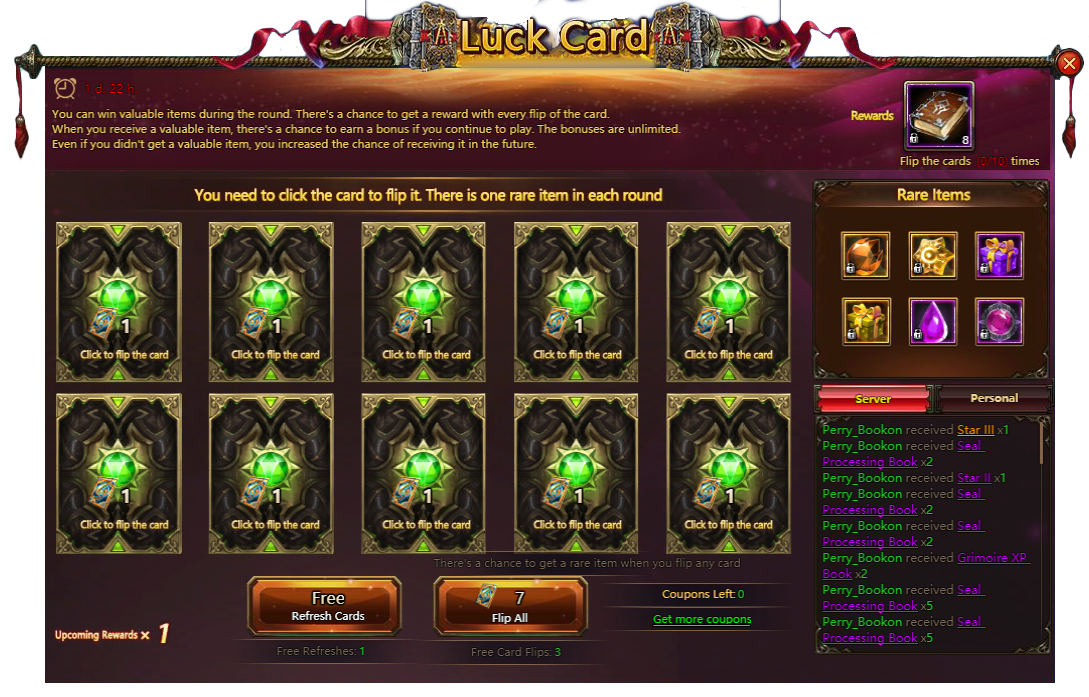Select the Server log tab
Screen dimensions: 1089x697
pos(873,399)
